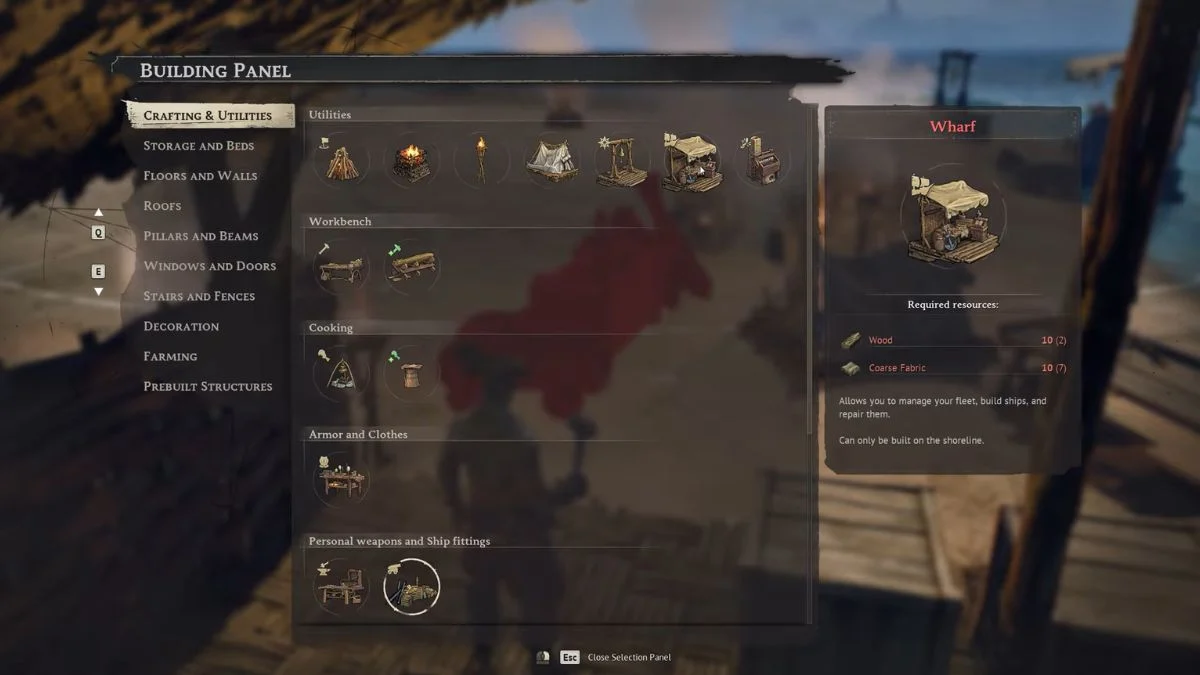Image resolution: width=1200 pixels, height=675 pixels.
Task: Choose the standing torch utility
Action: pos(481,161)
